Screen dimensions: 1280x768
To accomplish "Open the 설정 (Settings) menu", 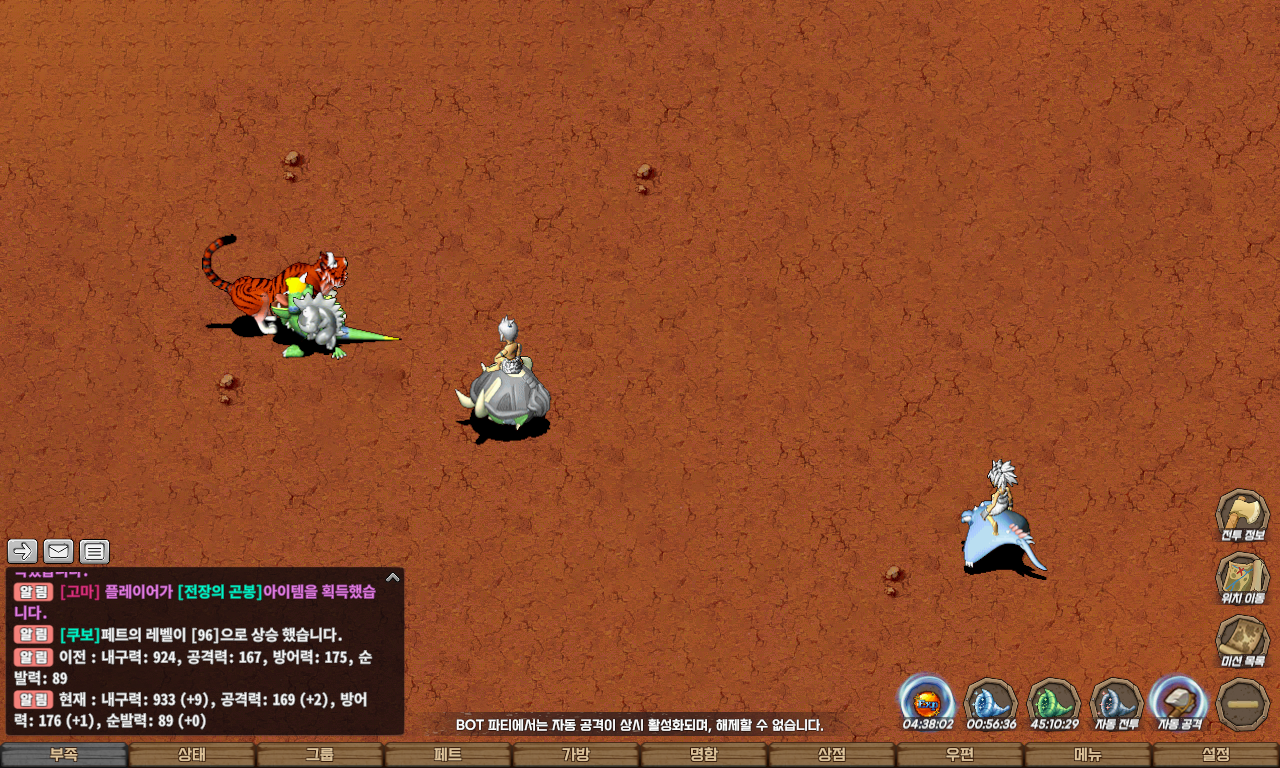I will [x=1216, y=755].
